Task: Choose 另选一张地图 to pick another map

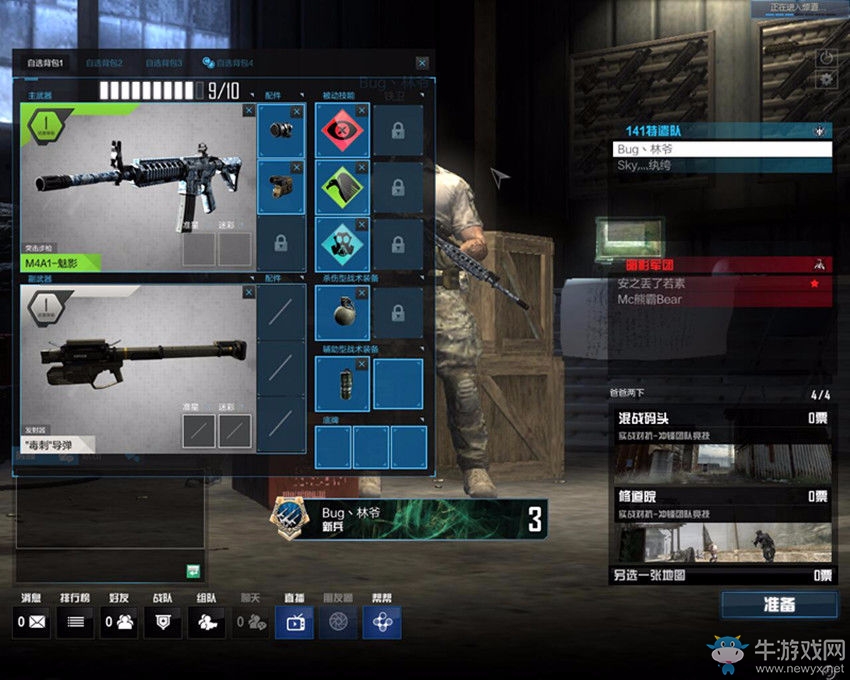Action: (721, 576)
